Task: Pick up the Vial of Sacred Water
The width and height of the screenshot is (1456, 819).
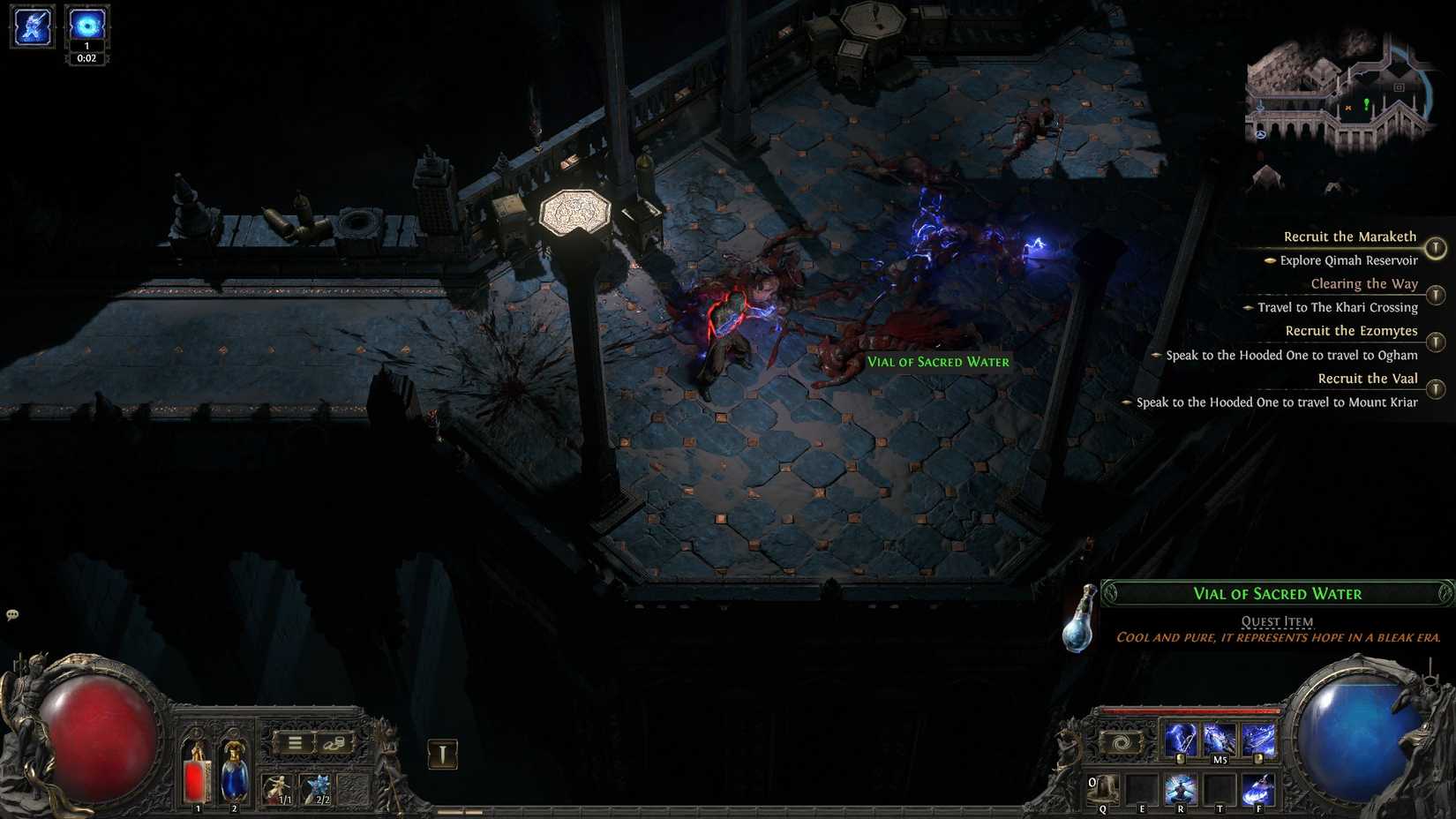Action: click(x=938, y=362)
